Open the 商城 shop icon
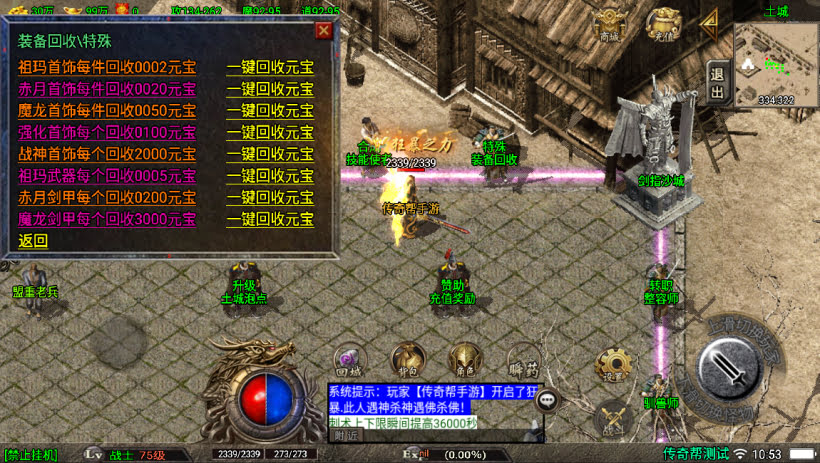This screenshot has height=463, width=820. [x=609, y=24]
